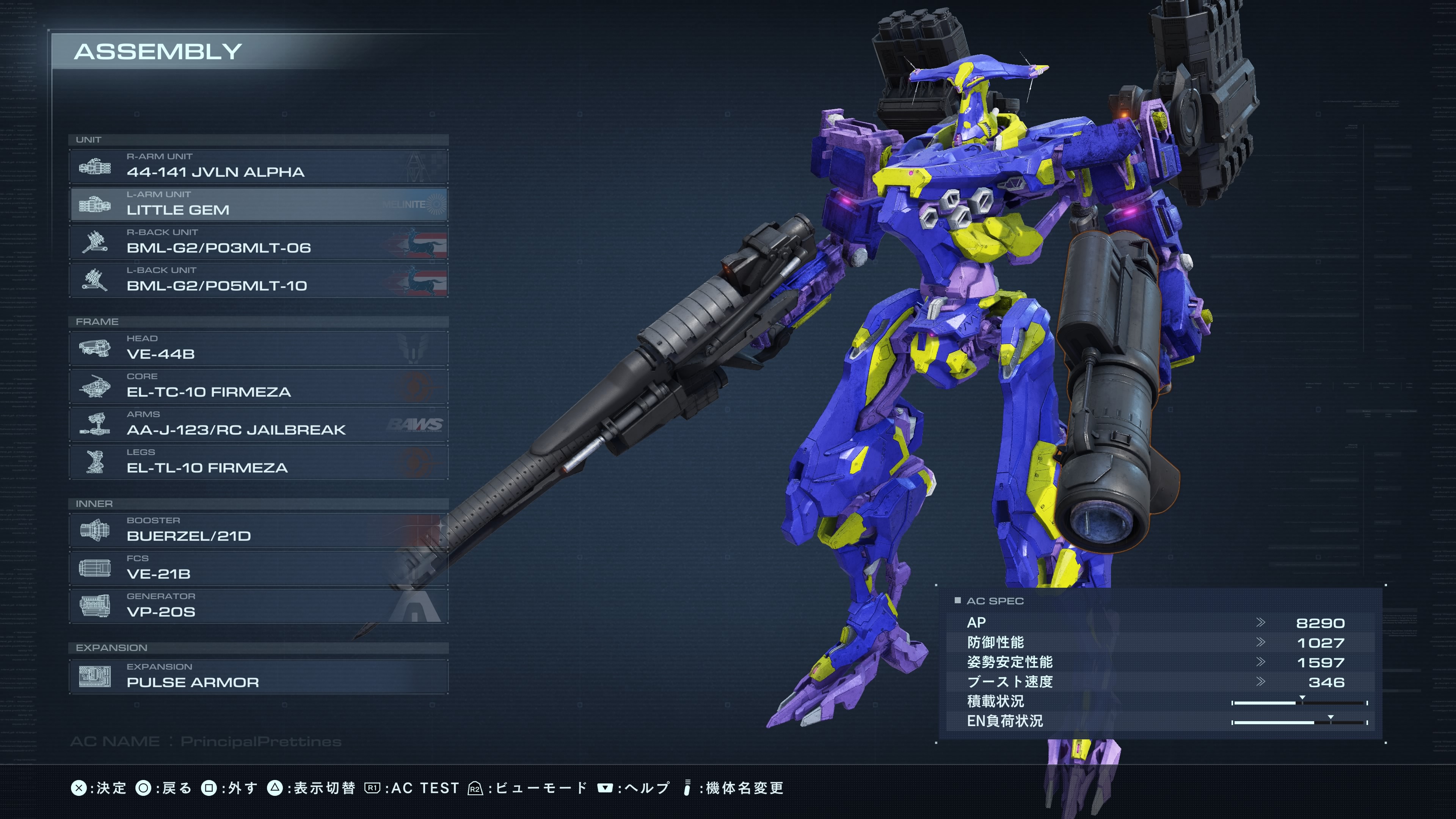This screenshot has width=1456, height=819.
Task: Open the R-BACK UNIT BML-G2/P03MLT-06 slot
Action: (x=258, y=242)
